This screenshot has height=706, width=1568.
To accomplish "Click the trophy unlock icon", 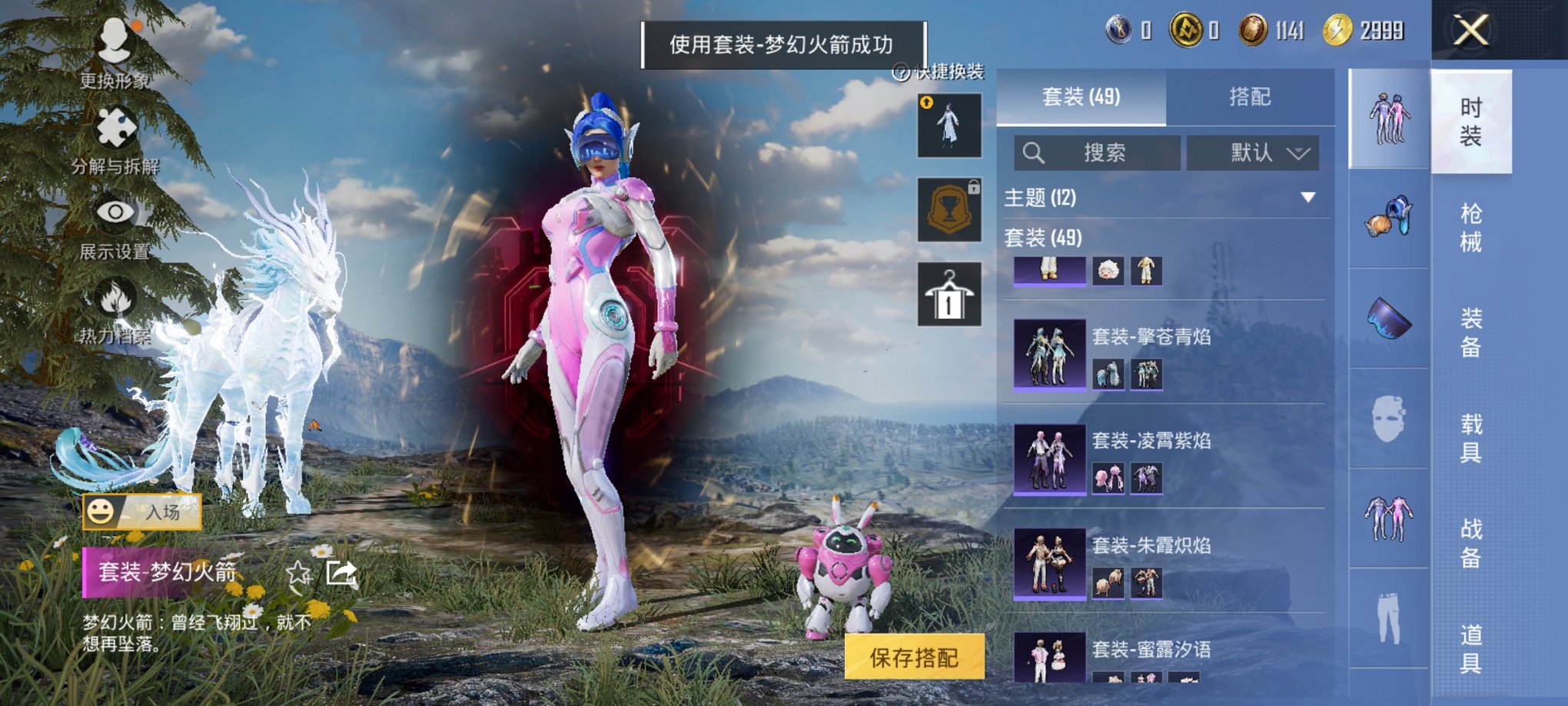I will click(948, 210).
